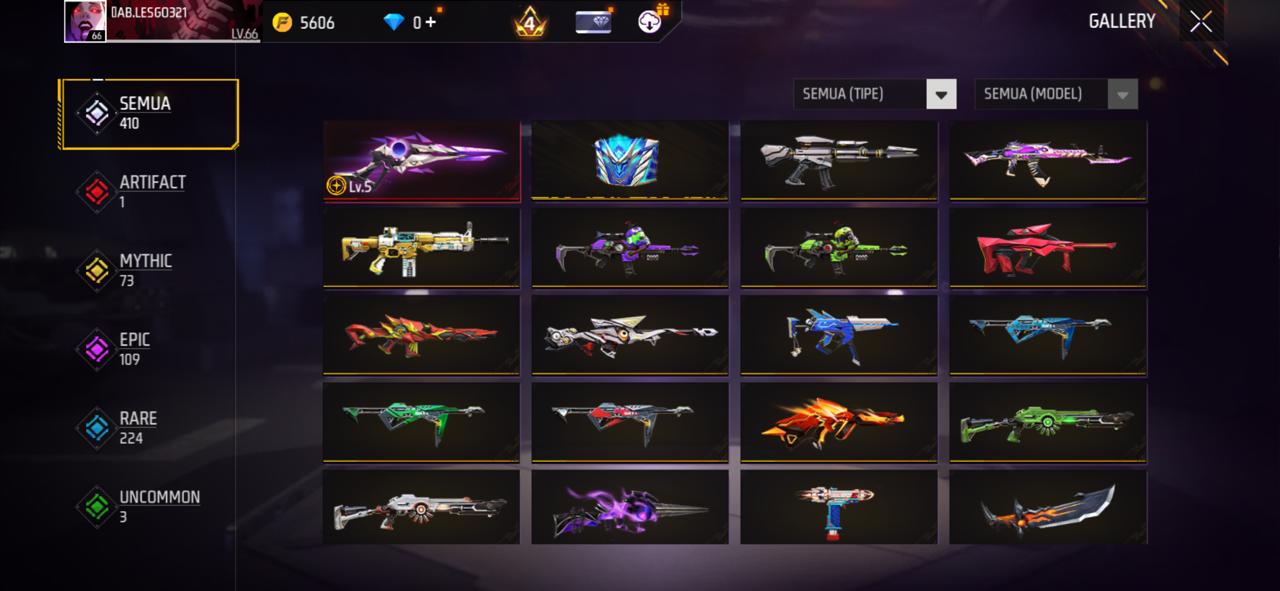
Task: Select the curved blade melee skin
Action: [x=1047, y=509]
